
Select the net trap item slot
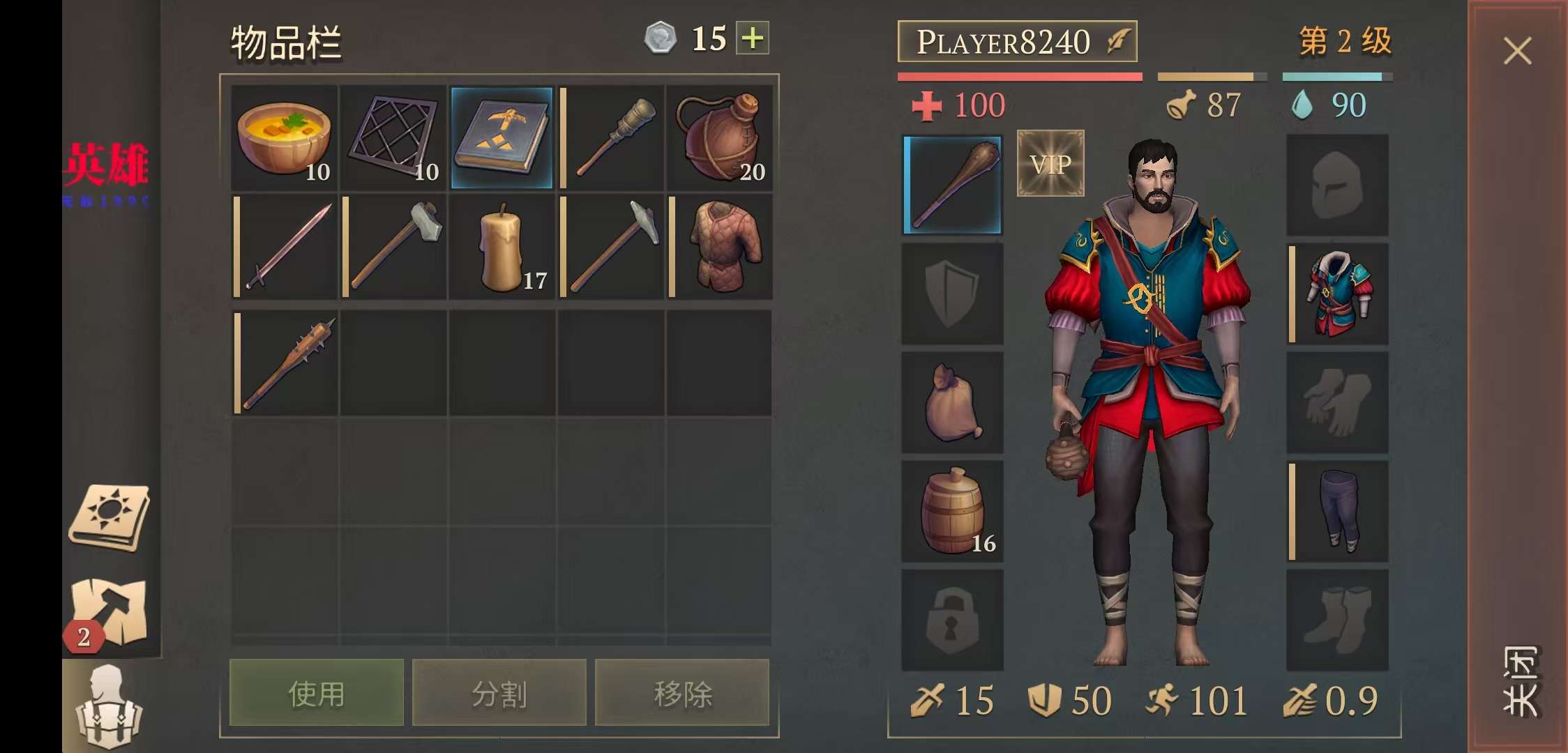393,137
